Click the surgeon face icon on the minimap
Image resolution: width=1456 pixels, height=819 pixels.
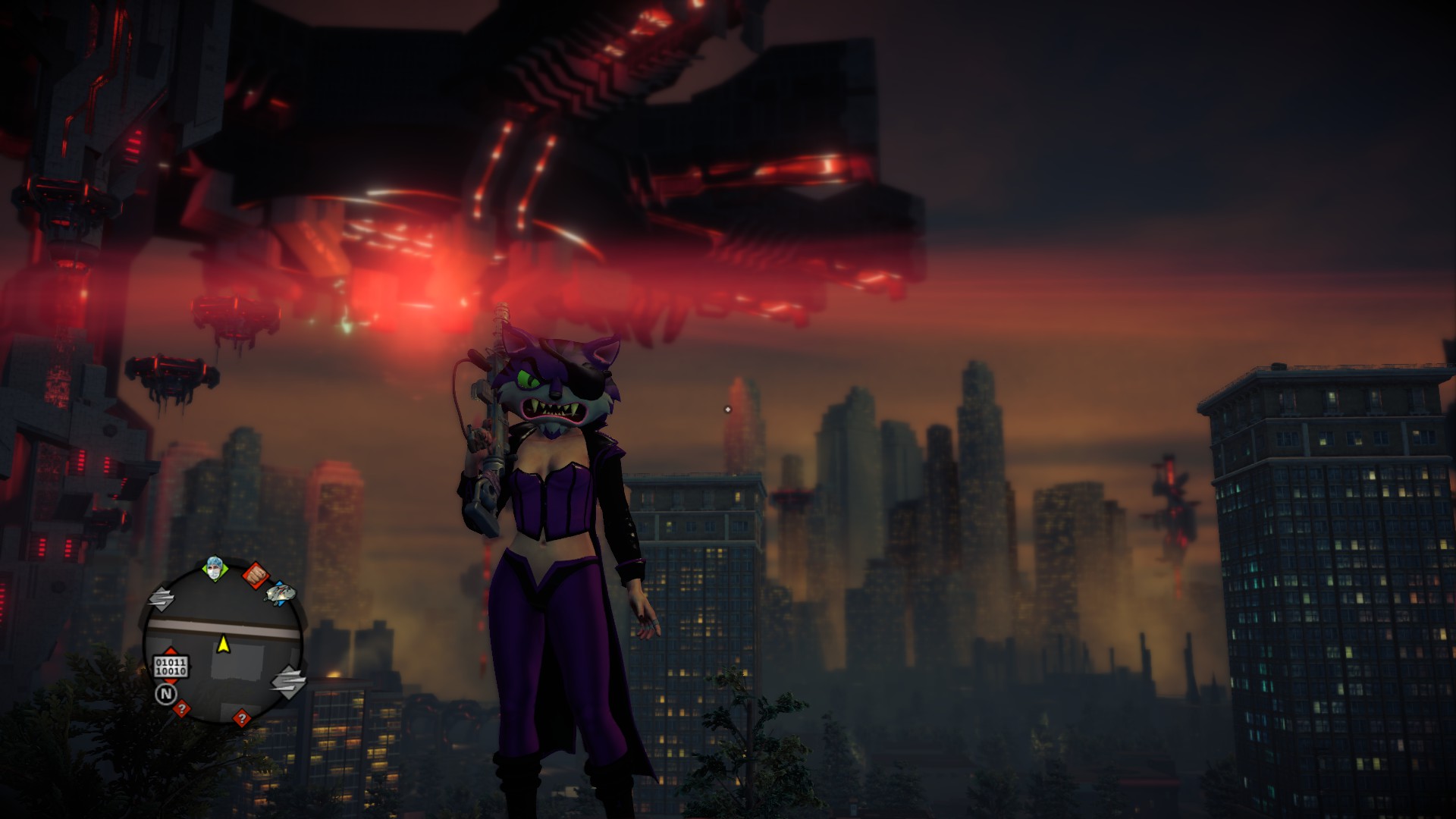point(215,570)
